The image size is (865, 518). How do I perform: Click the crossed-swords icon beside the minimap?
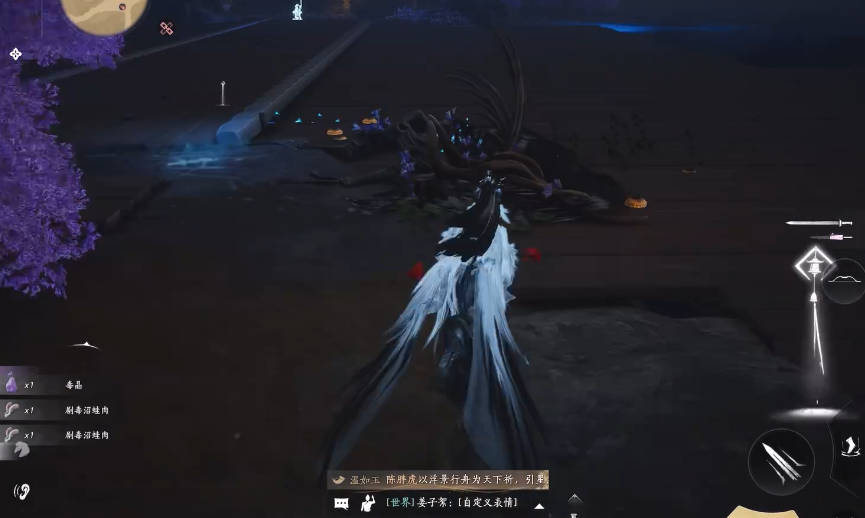[x=166, y=29]
